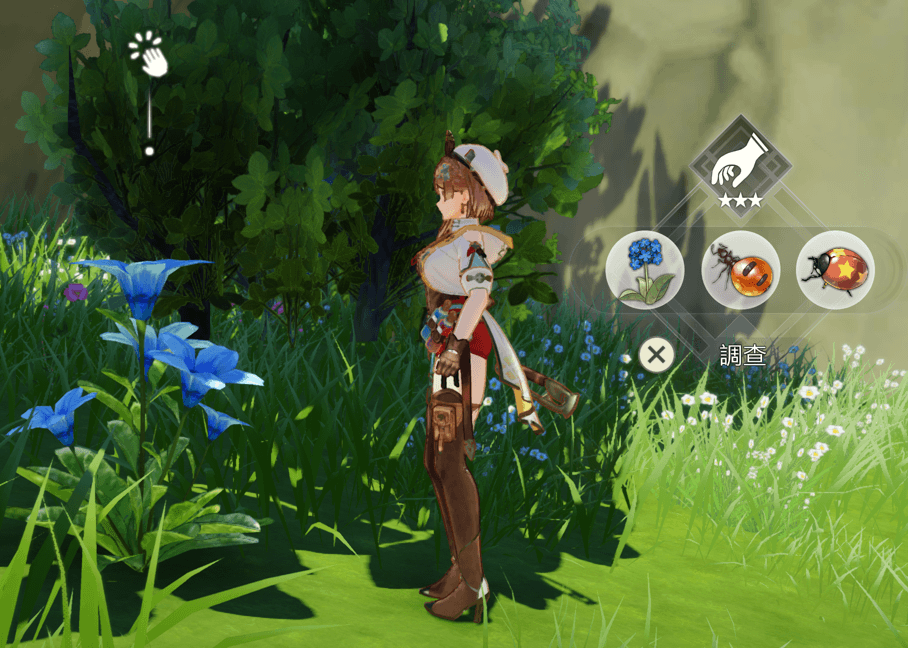Activate the hand gathering diamond icon

click(x=740, y=163)
